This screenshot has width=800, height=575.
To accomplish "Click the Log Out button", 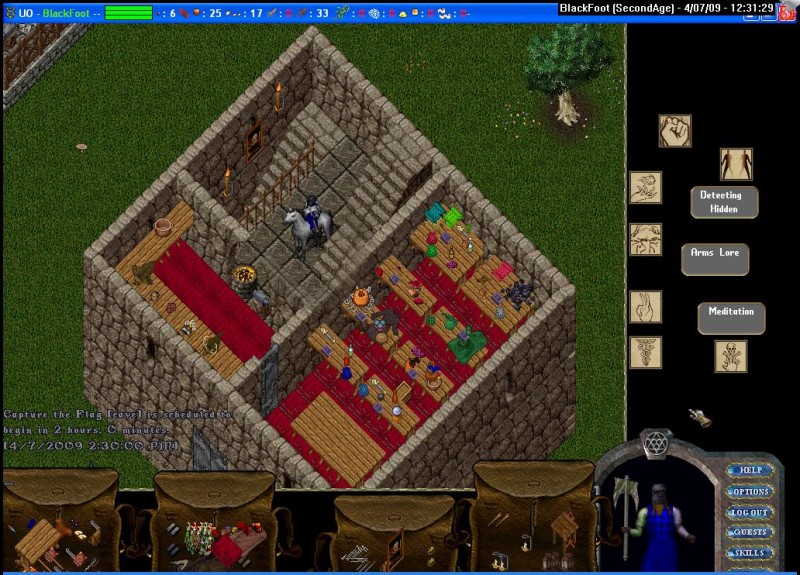I will tap(750, 512).
